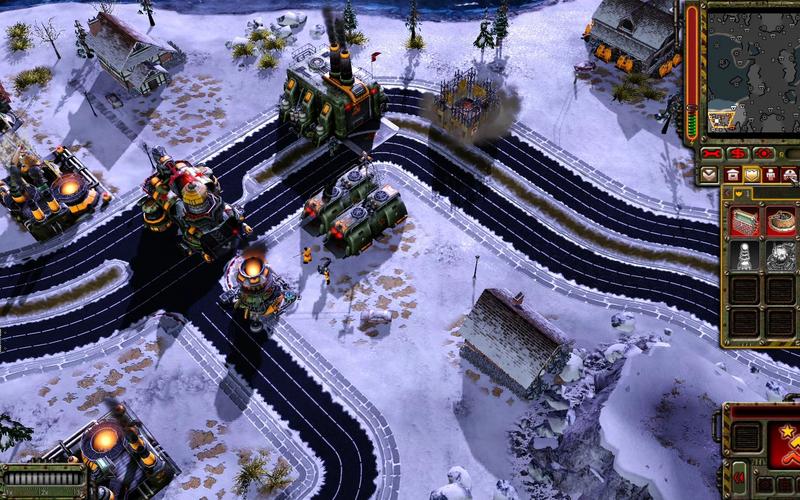Select the red round bunker build icon
The image size is (800, 500).
(x=780, y=221)
